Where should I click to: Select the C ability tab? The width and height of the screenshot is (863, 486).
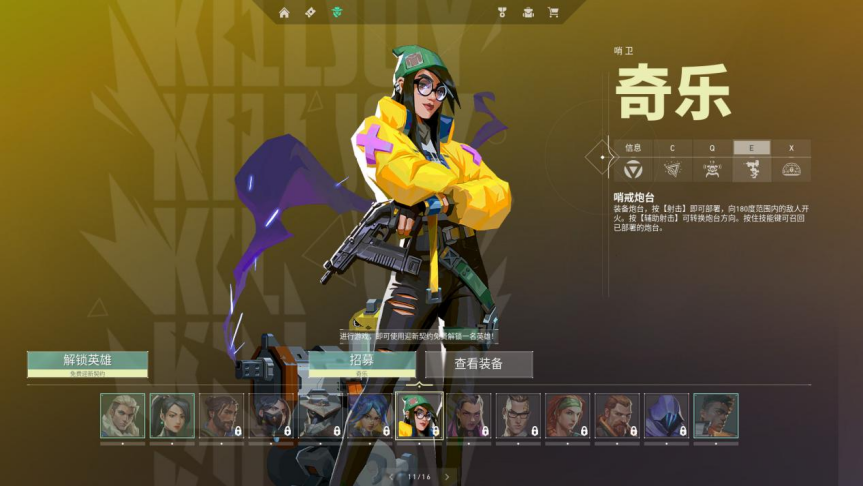[672, 148]
